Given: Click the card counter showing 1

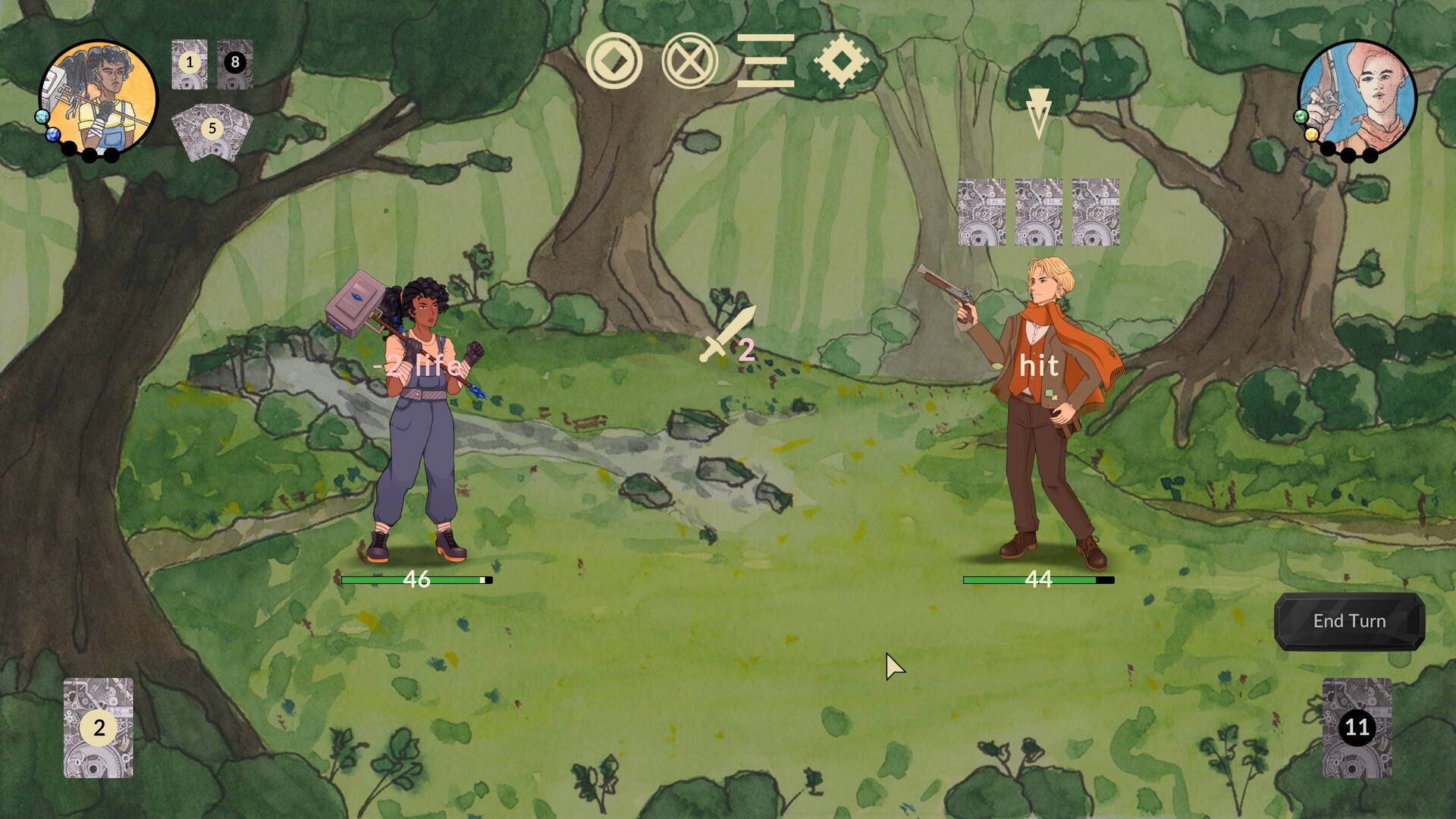Looking at the screenshot, I should (190, 64).
